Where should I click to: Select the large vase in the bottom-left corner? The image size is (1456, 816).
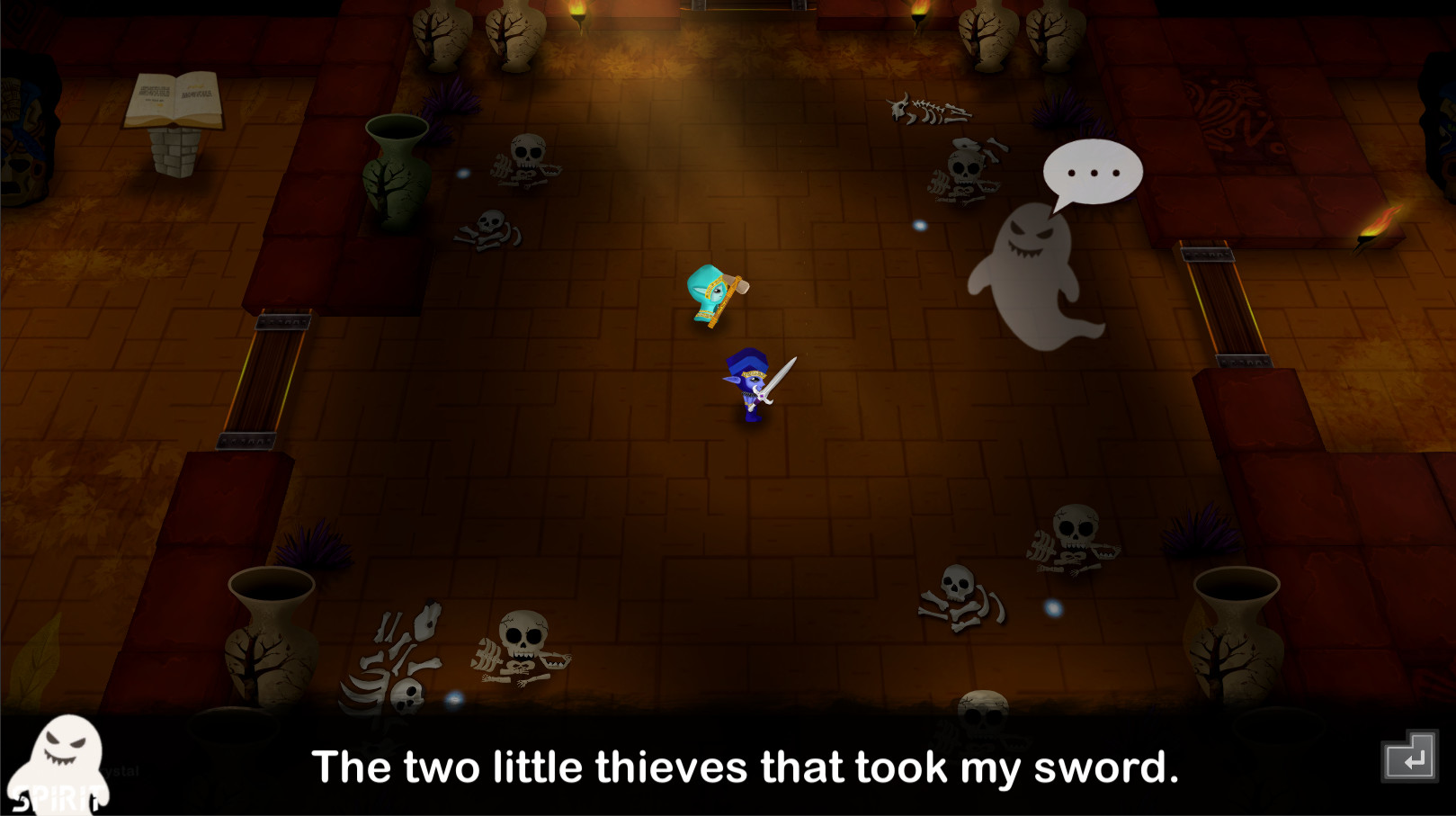(x=270, y=630)
